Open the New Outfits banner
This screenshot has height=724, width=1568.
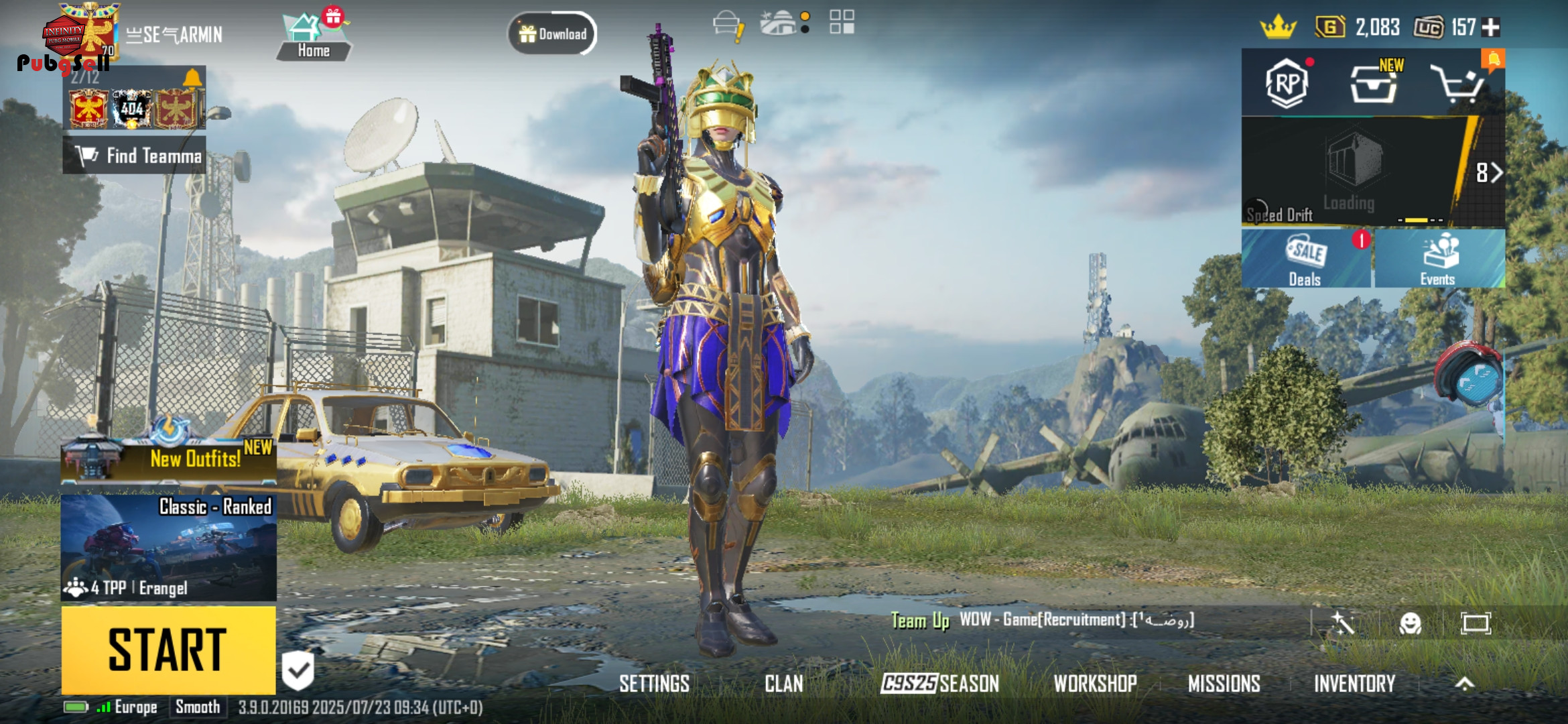point(168,459)
